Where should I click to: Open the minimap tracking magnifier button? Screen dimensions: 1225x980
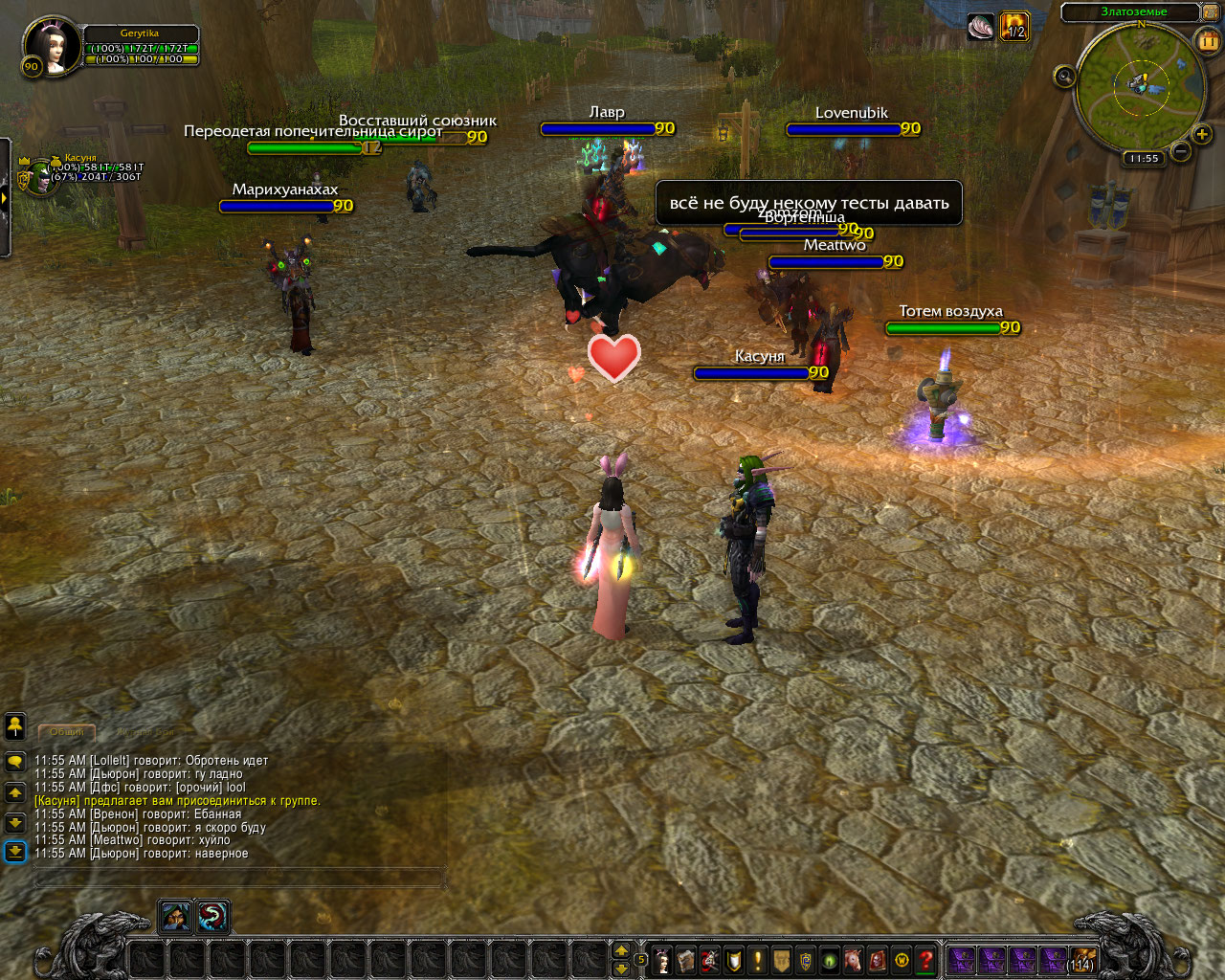[x=1064, y=76]
